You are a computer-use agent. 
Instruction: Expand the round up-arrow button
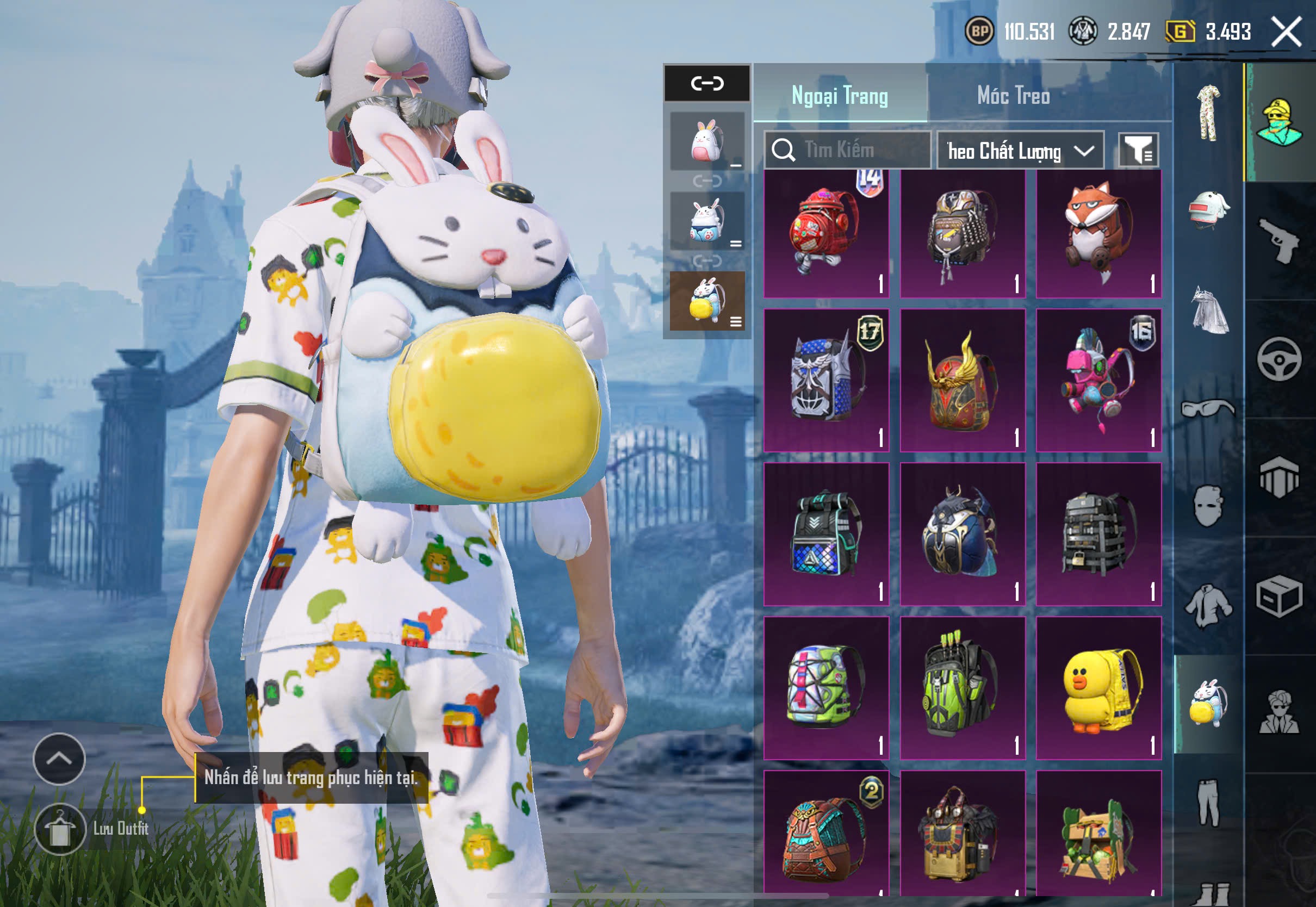coord(59,759)
